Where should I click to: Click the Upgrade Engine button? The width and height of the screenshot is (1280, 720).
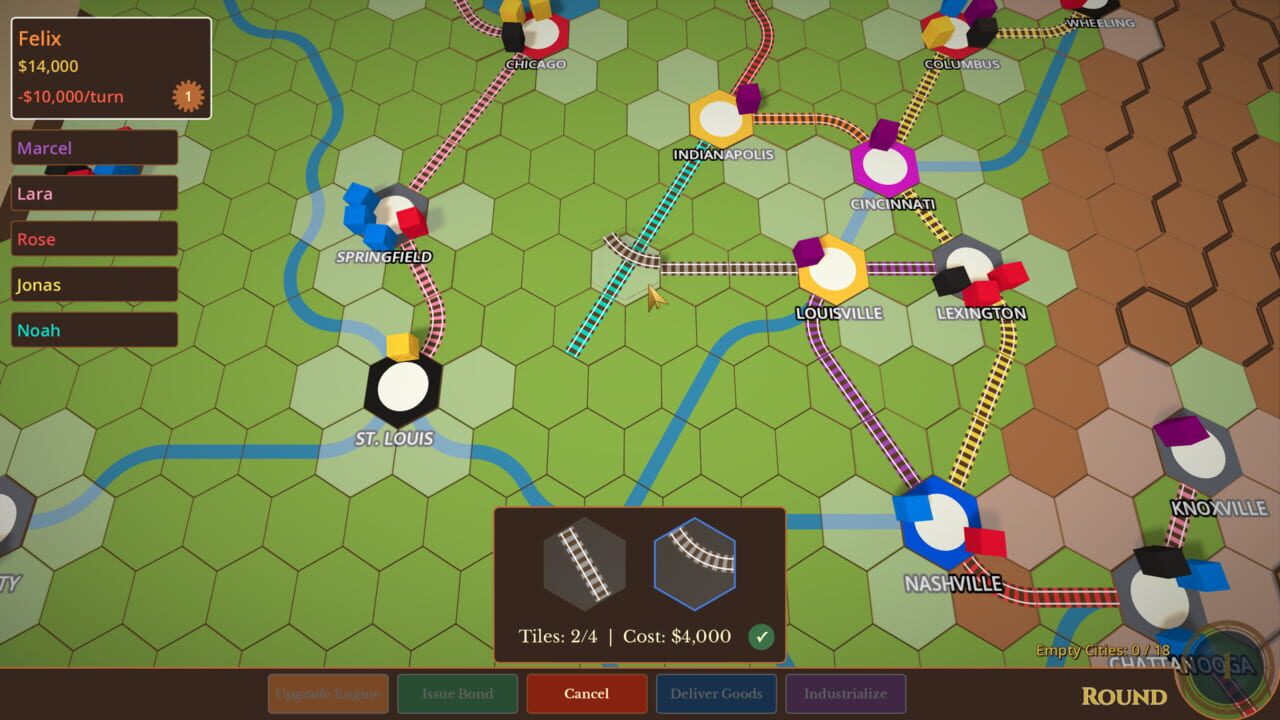[x=327, y=693]
